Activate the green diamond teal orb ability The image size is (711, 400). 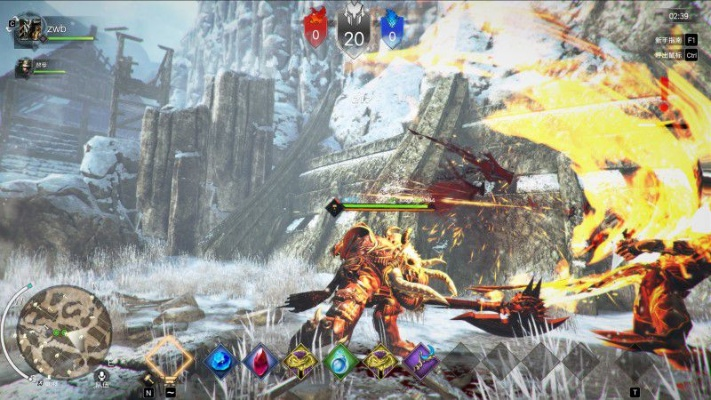pyautogui.click(x=341, y=360)
